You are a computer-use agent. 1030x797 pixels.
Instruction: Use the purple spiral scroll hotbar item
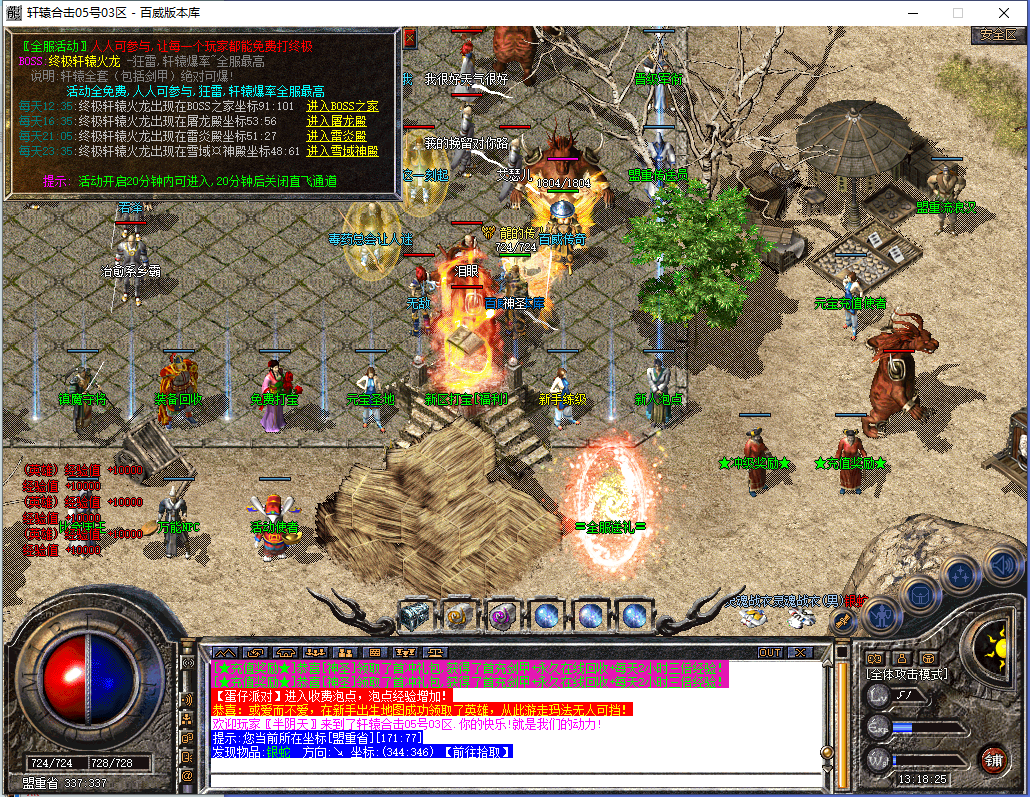click(502, 615)
